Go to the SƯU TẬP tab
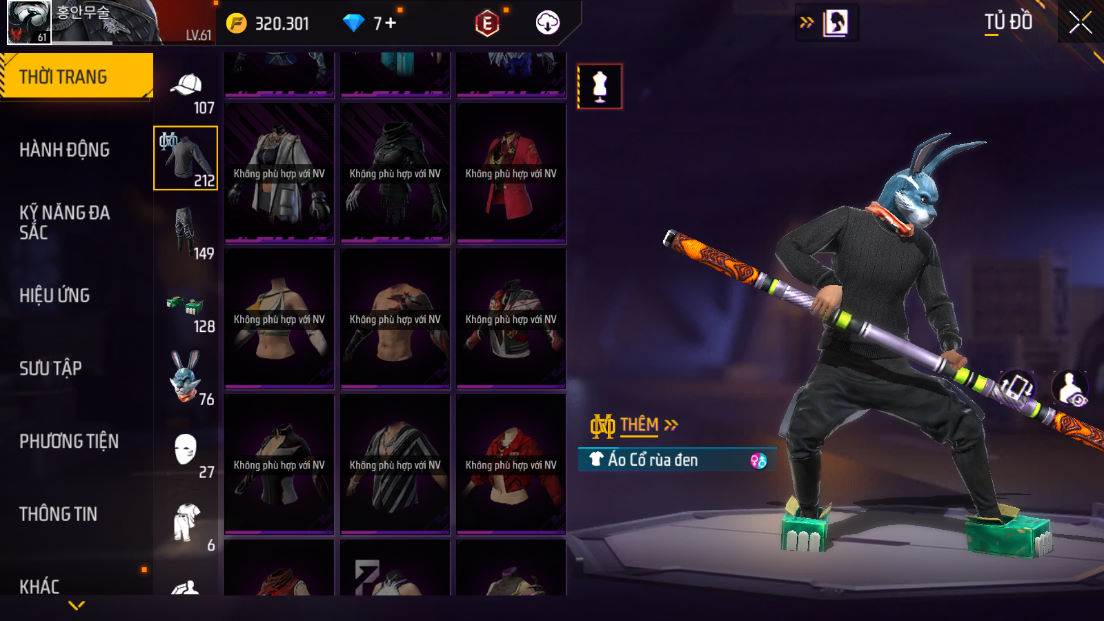Screen dimensions: 1104x621 (x=51, y=368)
